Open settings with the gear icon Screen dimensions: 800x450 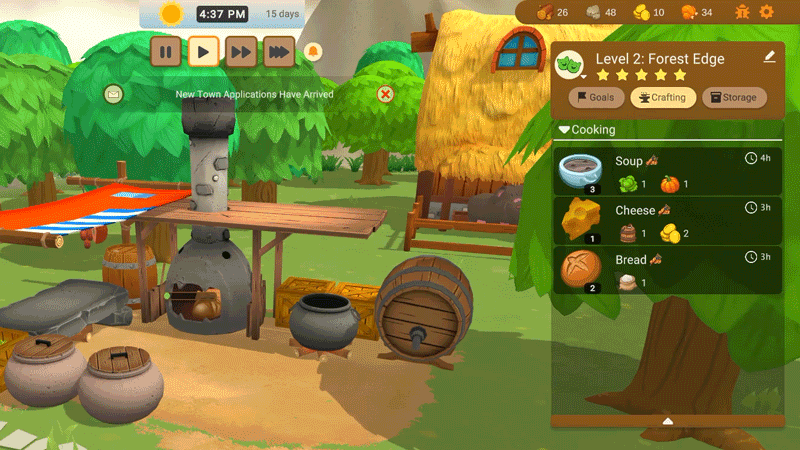[767, 12]
